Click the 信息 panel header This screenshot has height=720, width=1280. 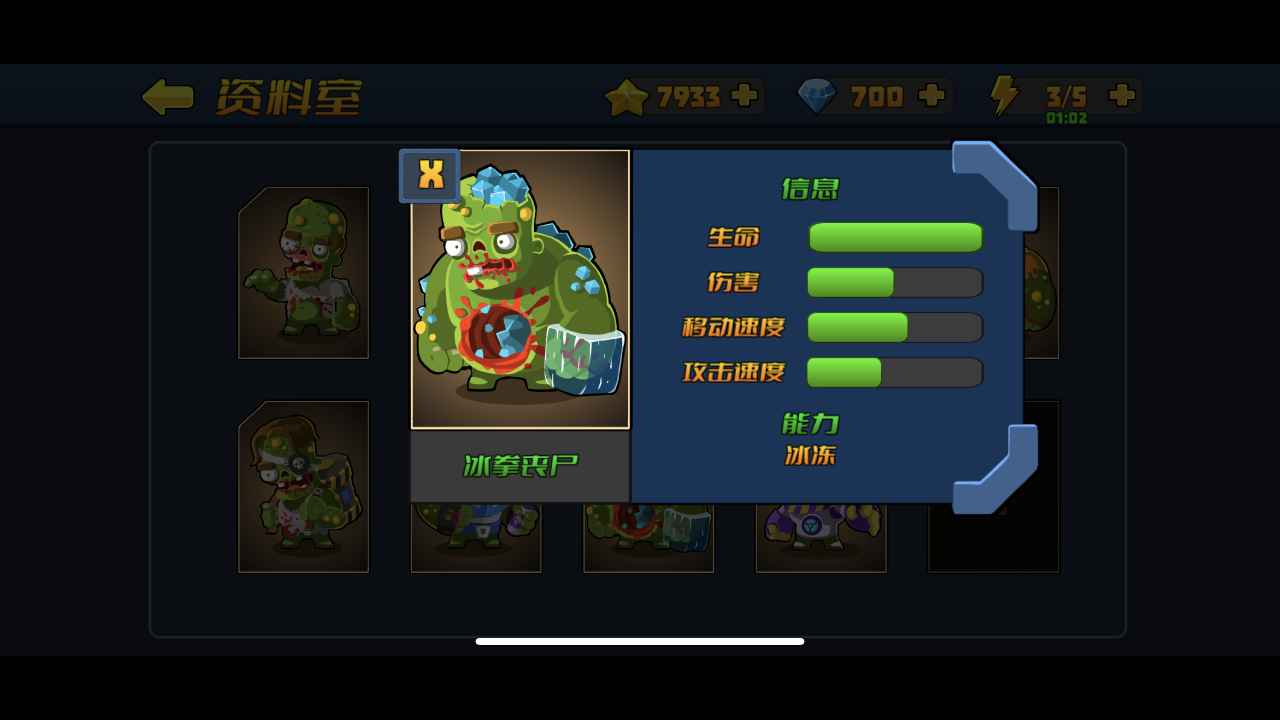808,189
